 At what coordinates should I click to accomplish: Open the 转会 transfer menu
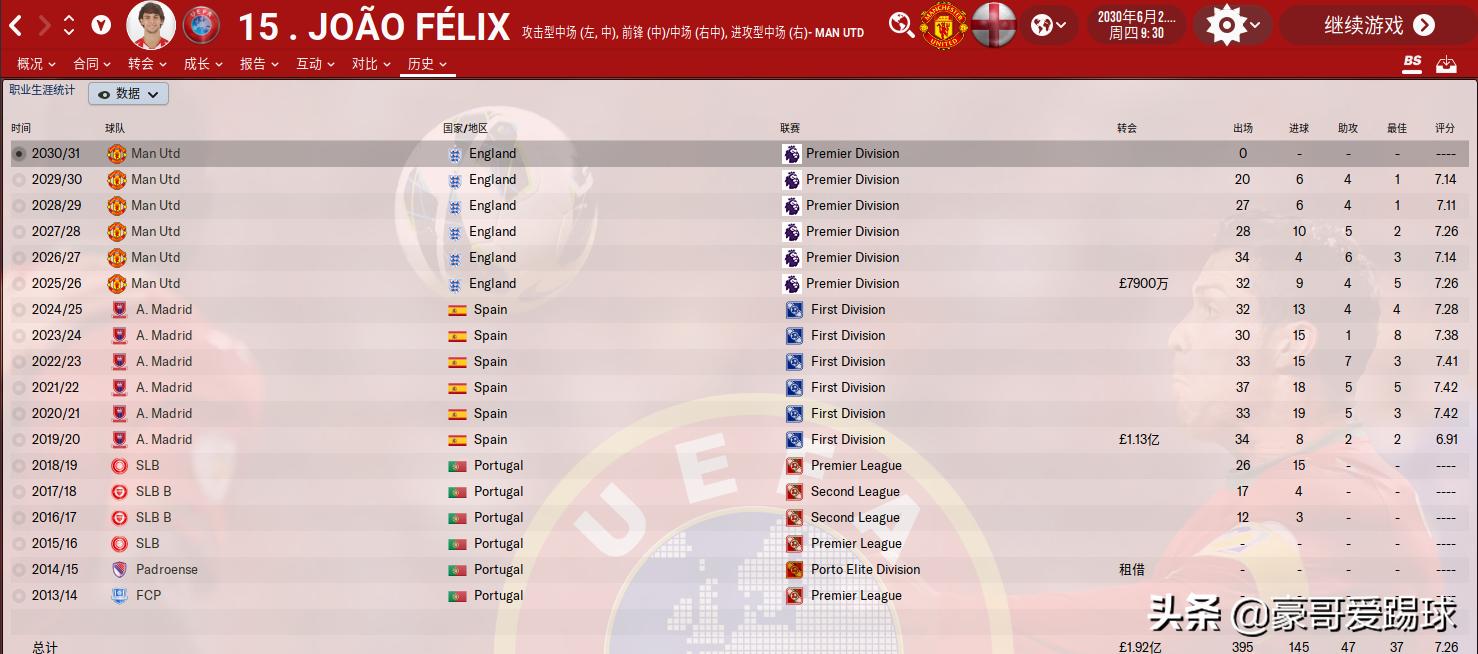click(147, 64)
